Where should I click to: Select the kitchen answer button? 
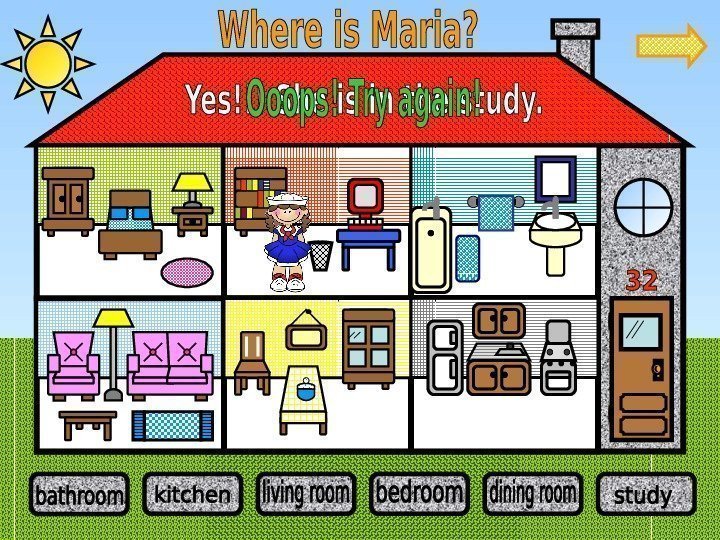tap(192, 494)
